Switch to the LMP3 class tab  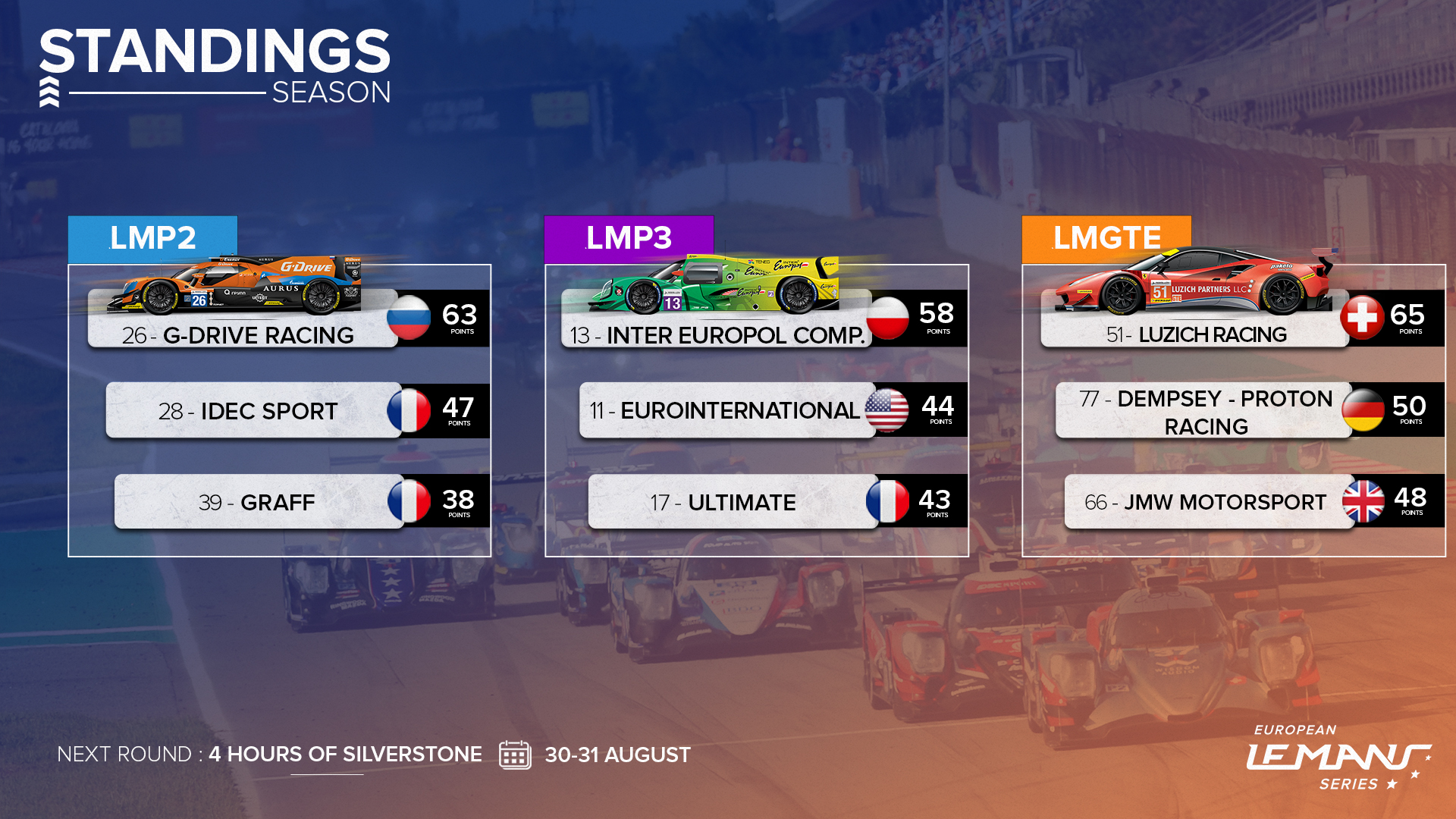[629, 238]
